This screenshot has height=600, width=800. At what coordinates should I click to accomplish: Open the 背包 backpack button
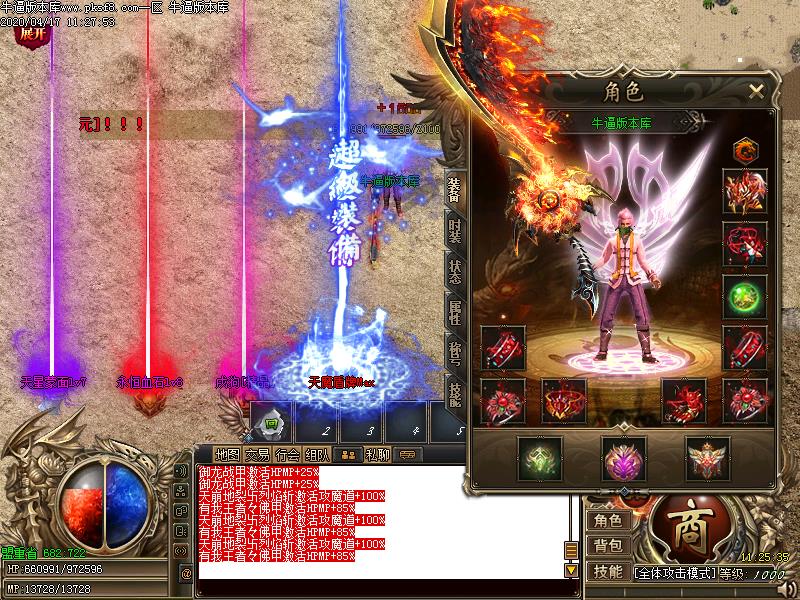(608, 546)
